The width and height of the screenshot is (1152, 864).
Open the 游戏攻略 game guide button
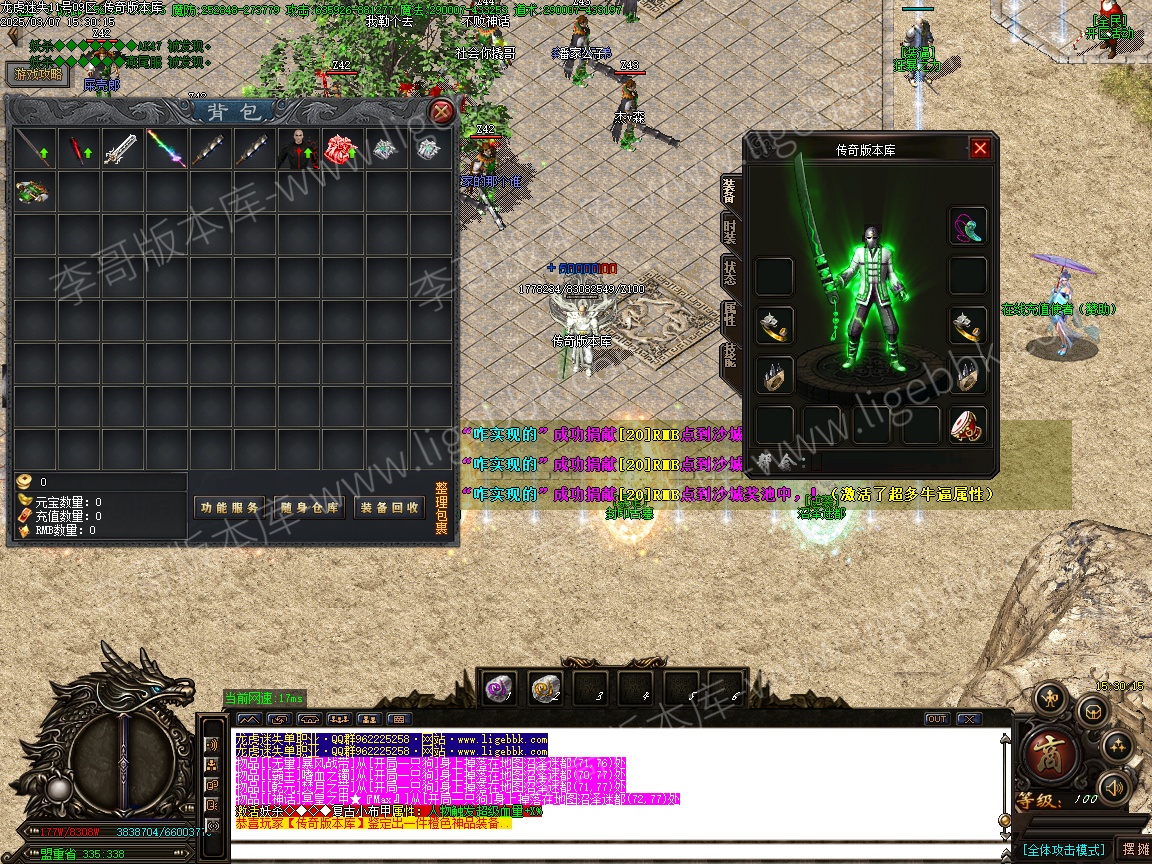click(38, 74)
